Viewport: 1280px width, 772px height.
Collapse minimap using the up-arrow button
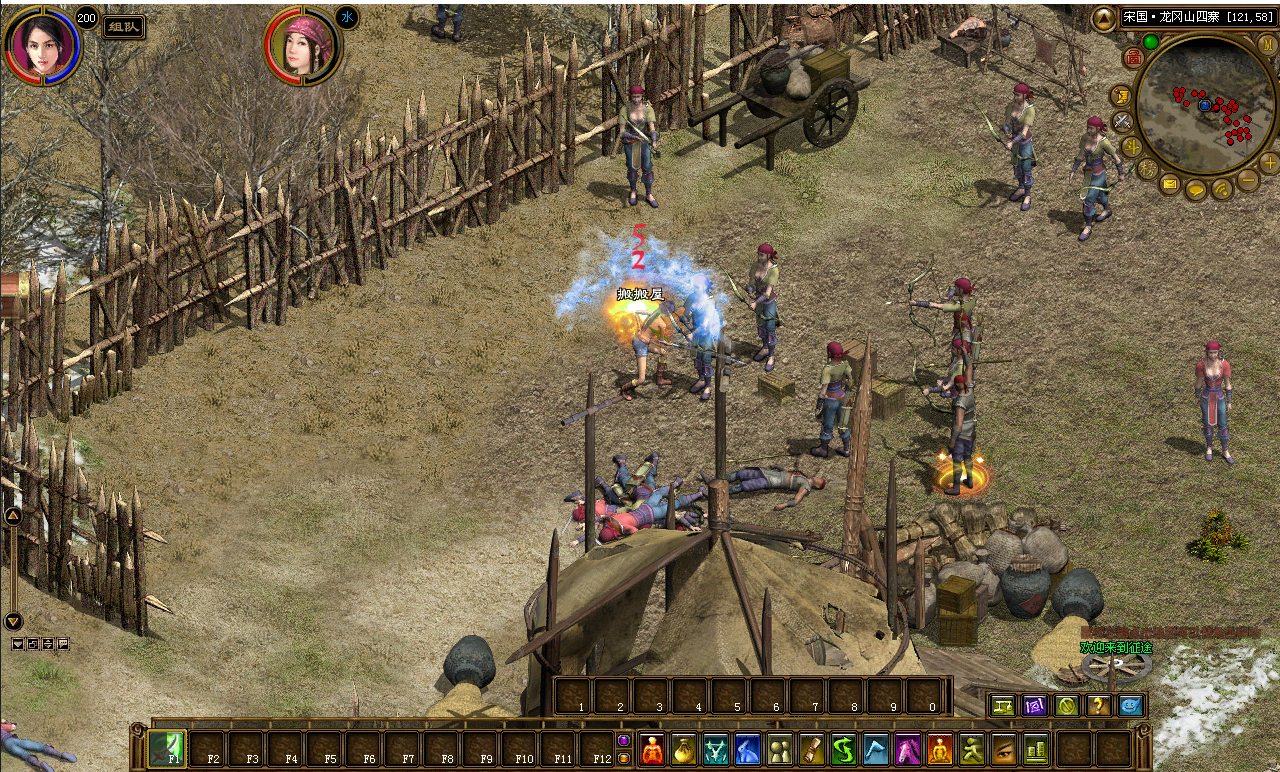[1103, 18]
